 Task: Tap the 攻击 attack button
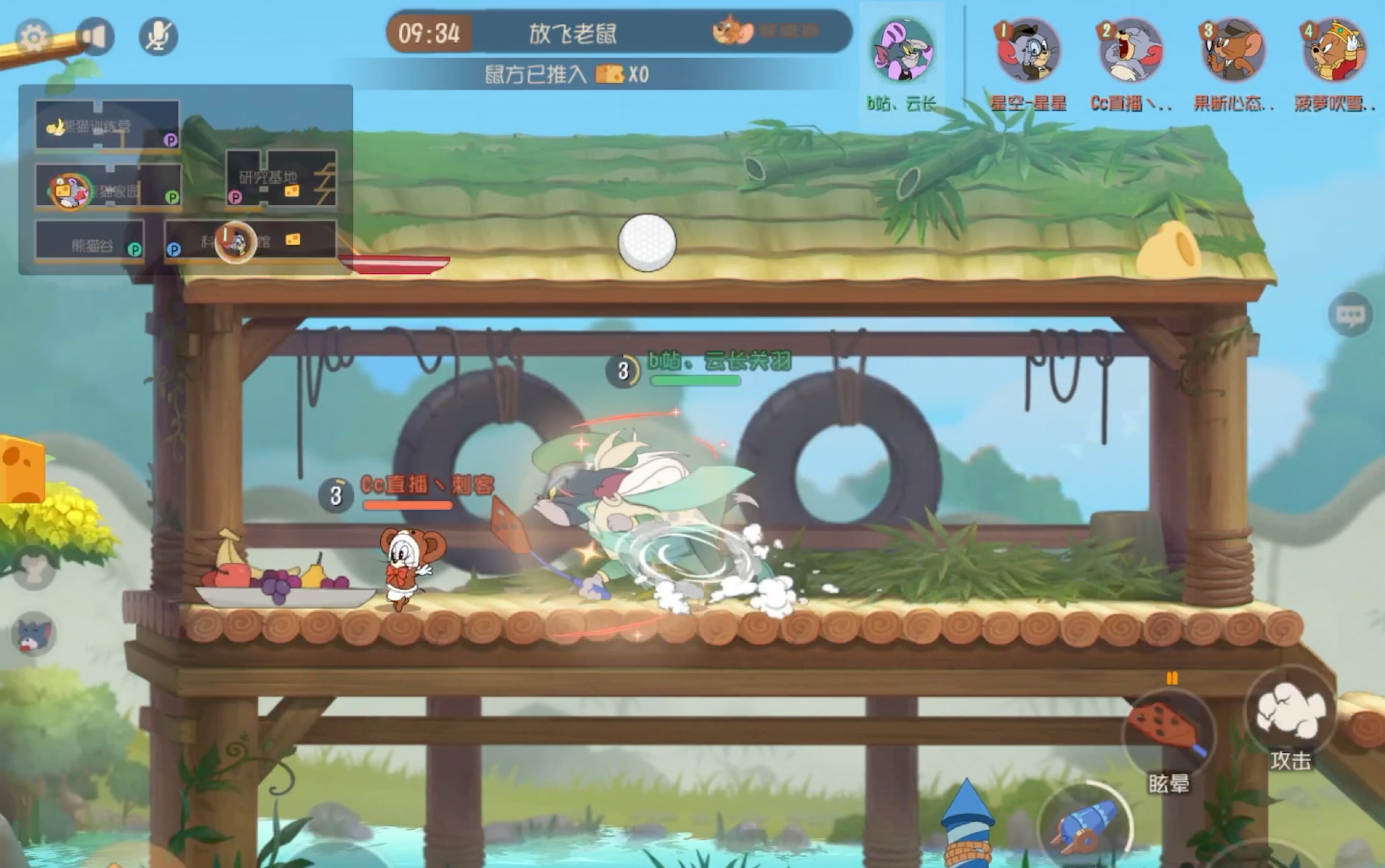1290,713
